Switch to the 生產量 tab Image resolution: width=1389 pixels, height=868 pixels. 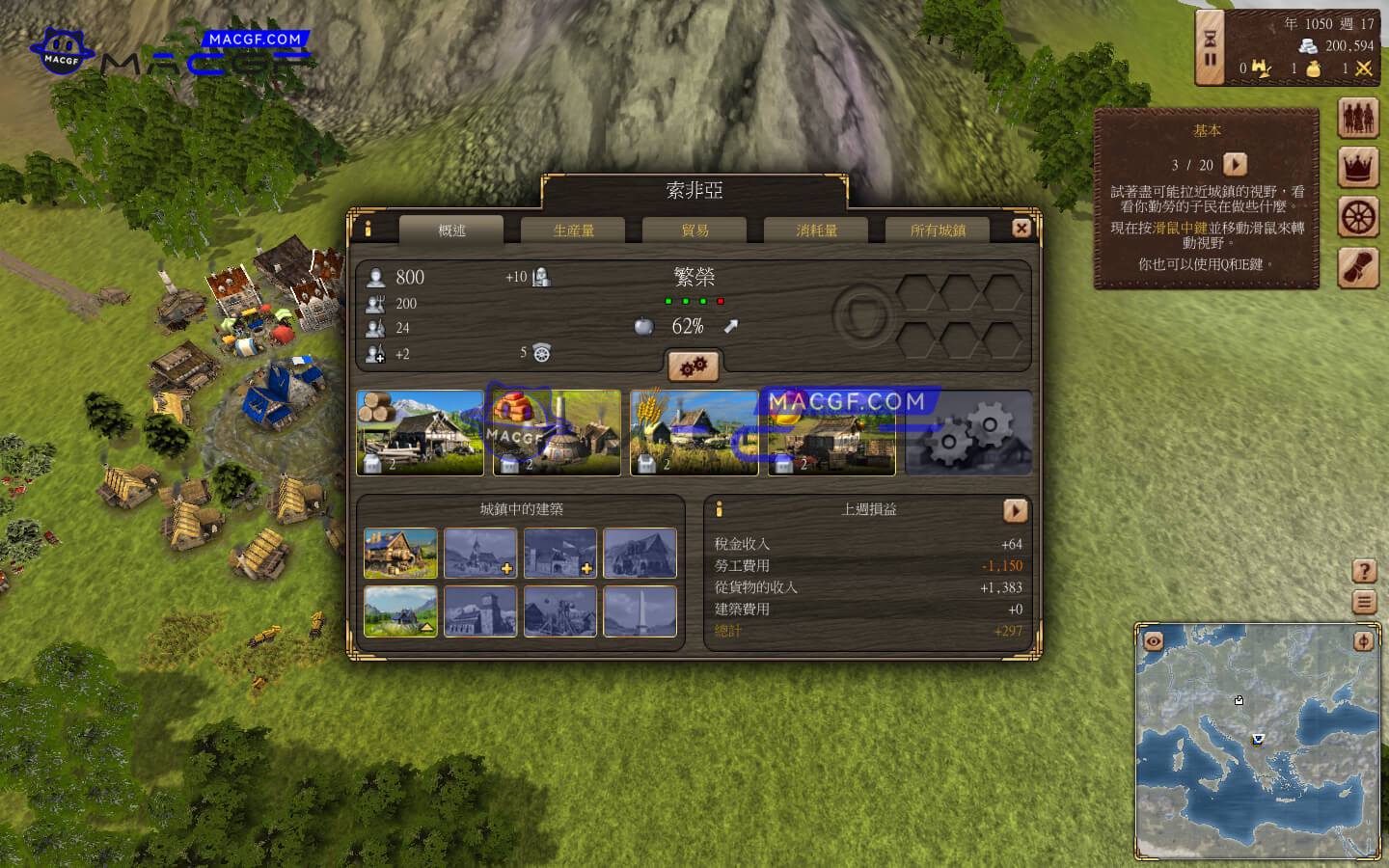[574, 230]
